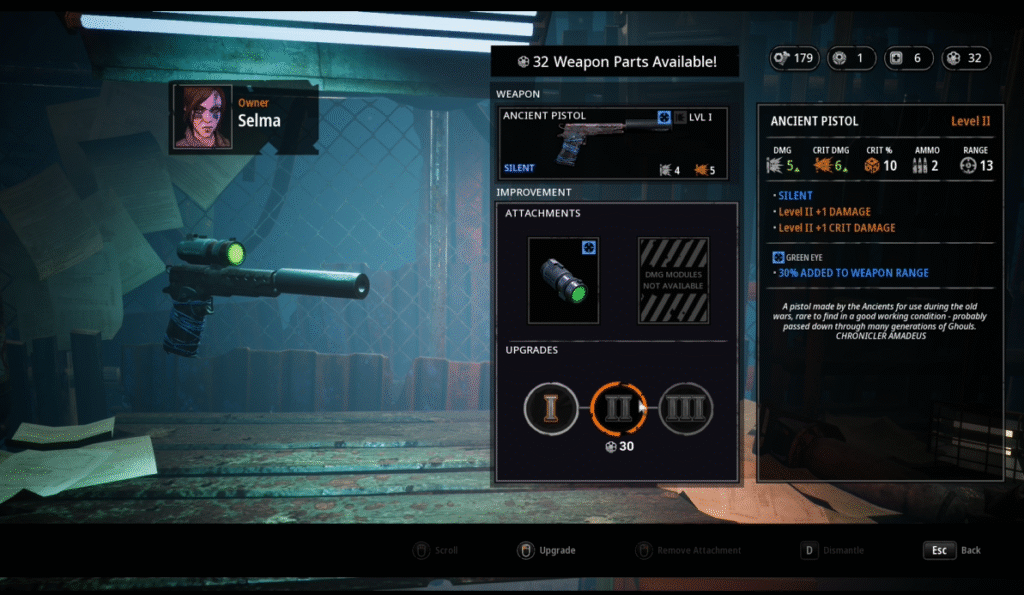Click the Upgrade action at bottom bar
This screenshot has height=595, width=1024.
coord(546,550)
